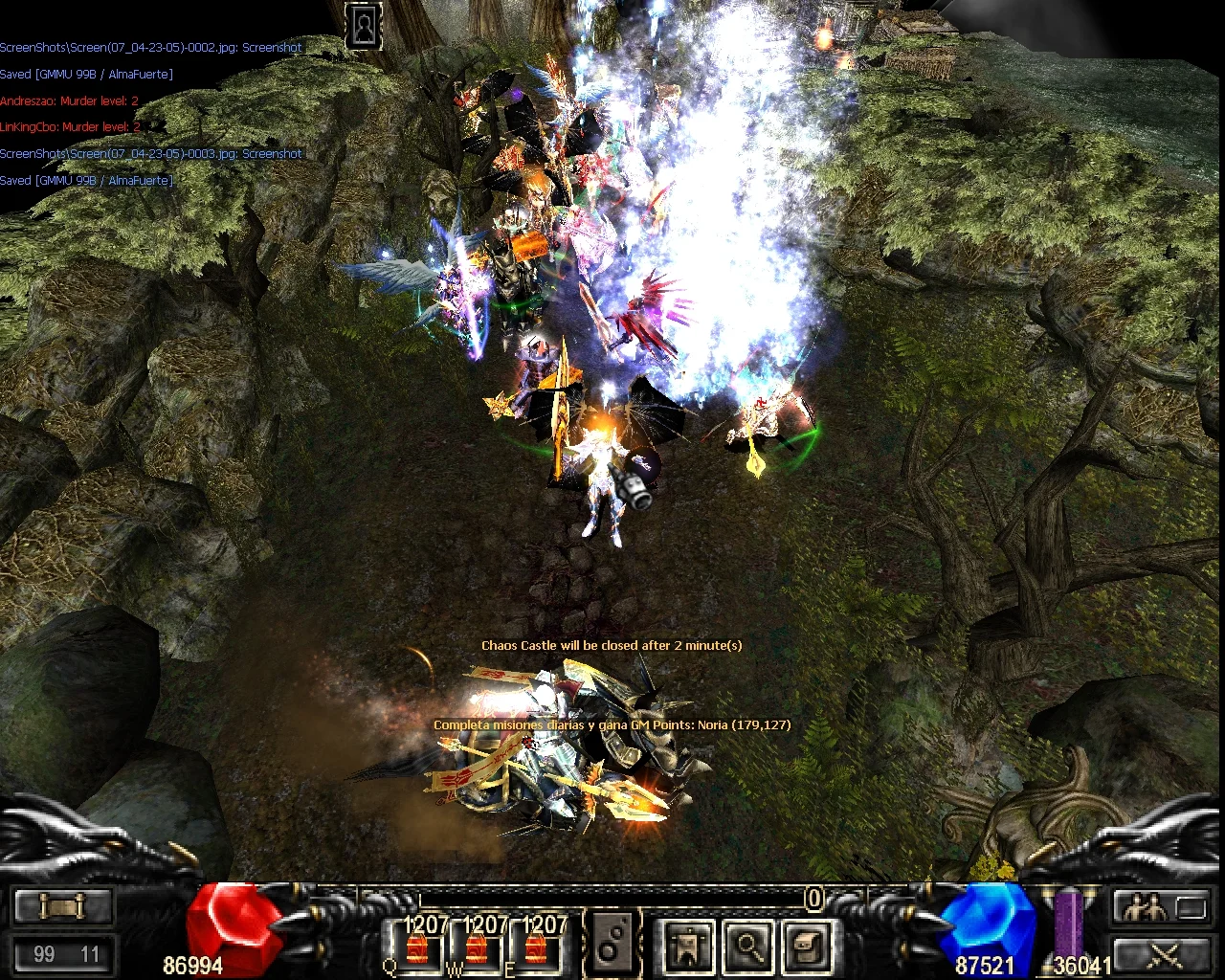The image size is (1225, 980).
Task: Click the magnifying glass button
Action: pyautogui.click(x=748, y=946)
